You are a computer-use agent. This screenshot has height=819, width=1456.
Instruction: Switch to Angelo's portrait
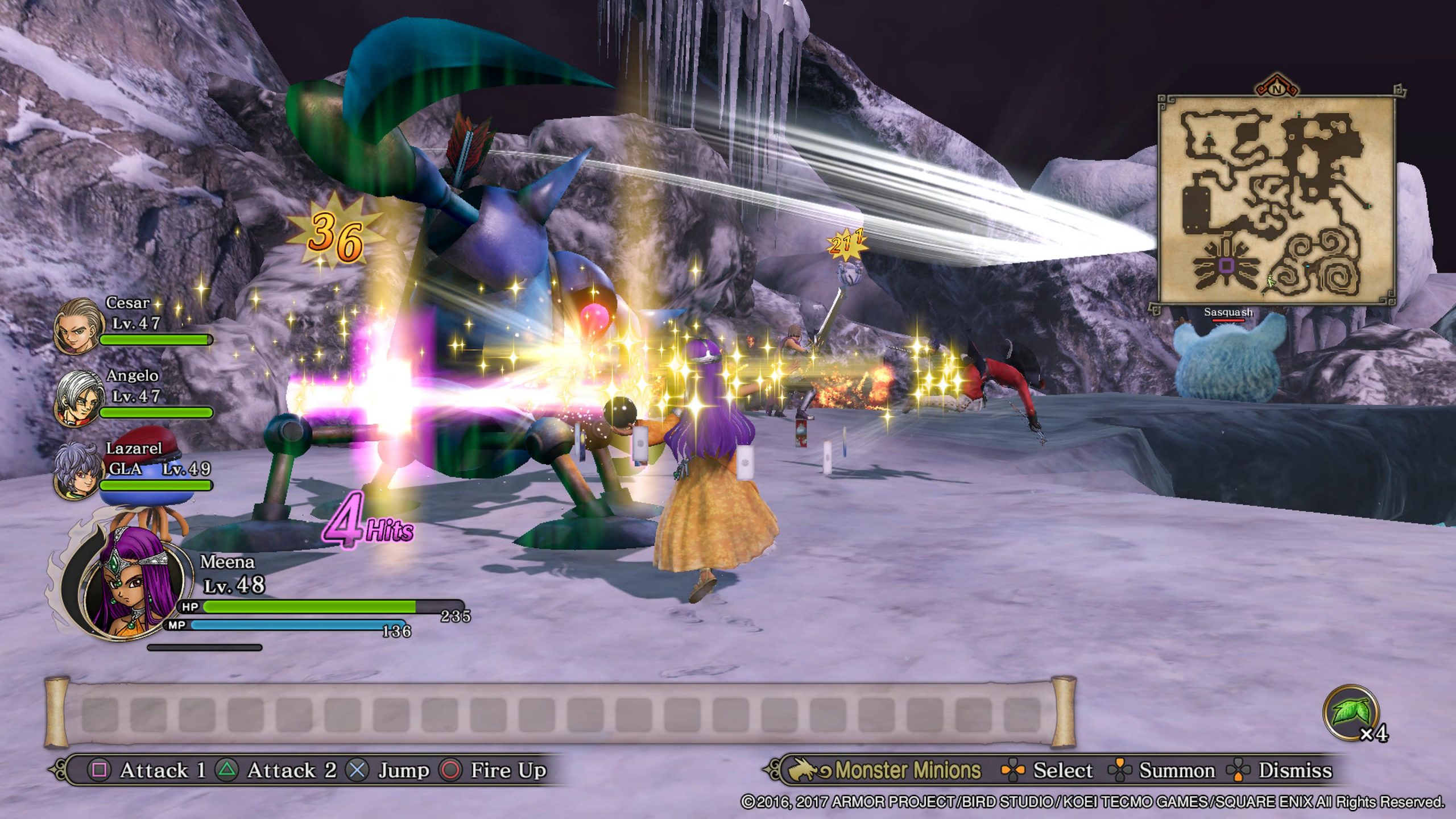78,399
